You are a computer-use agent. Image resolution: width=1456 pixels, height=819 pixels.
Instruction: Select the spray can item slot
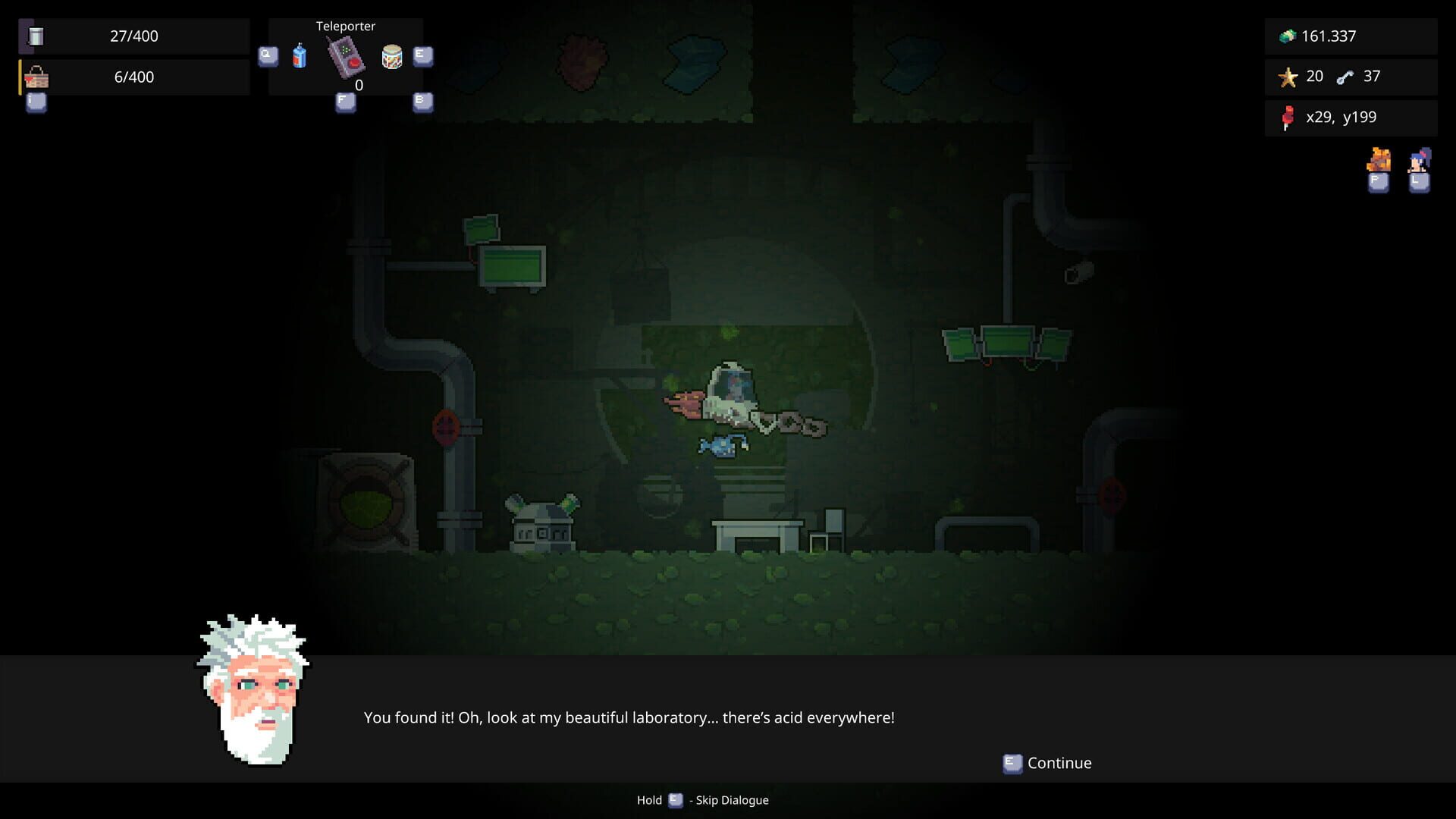300,55
